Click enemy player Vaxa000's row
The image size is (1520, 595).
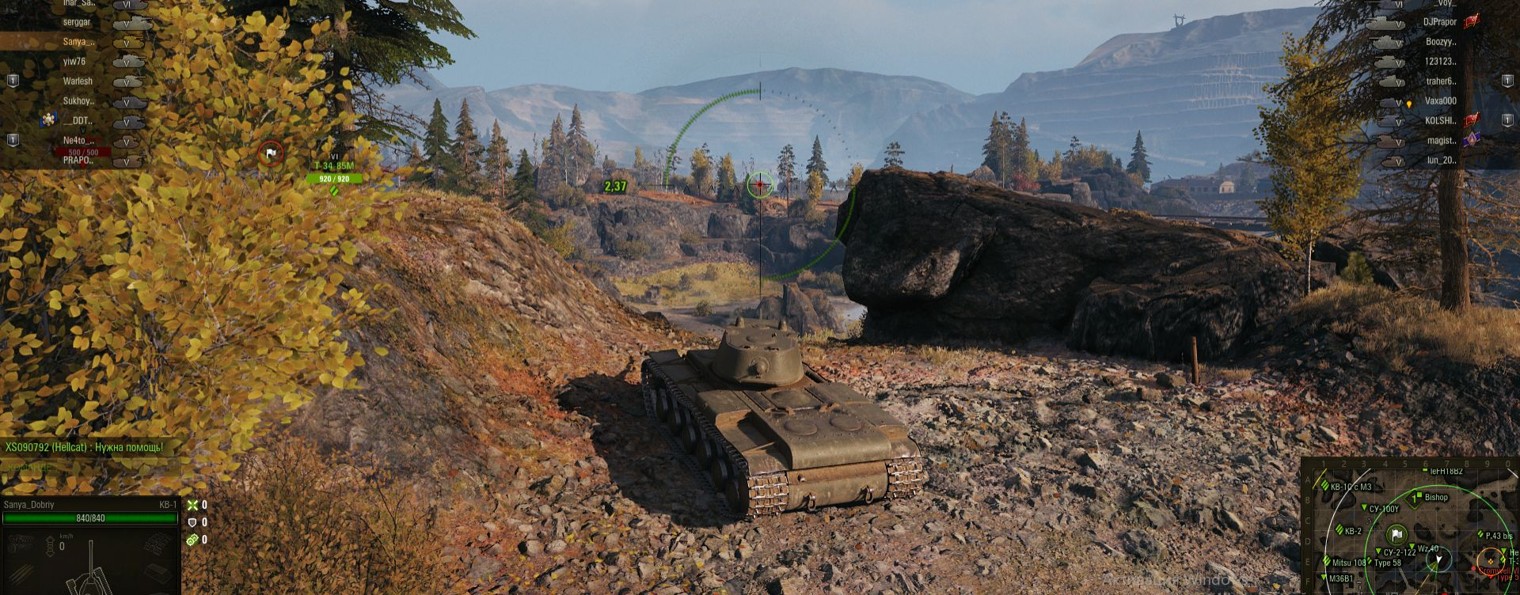pos(1440,101)
